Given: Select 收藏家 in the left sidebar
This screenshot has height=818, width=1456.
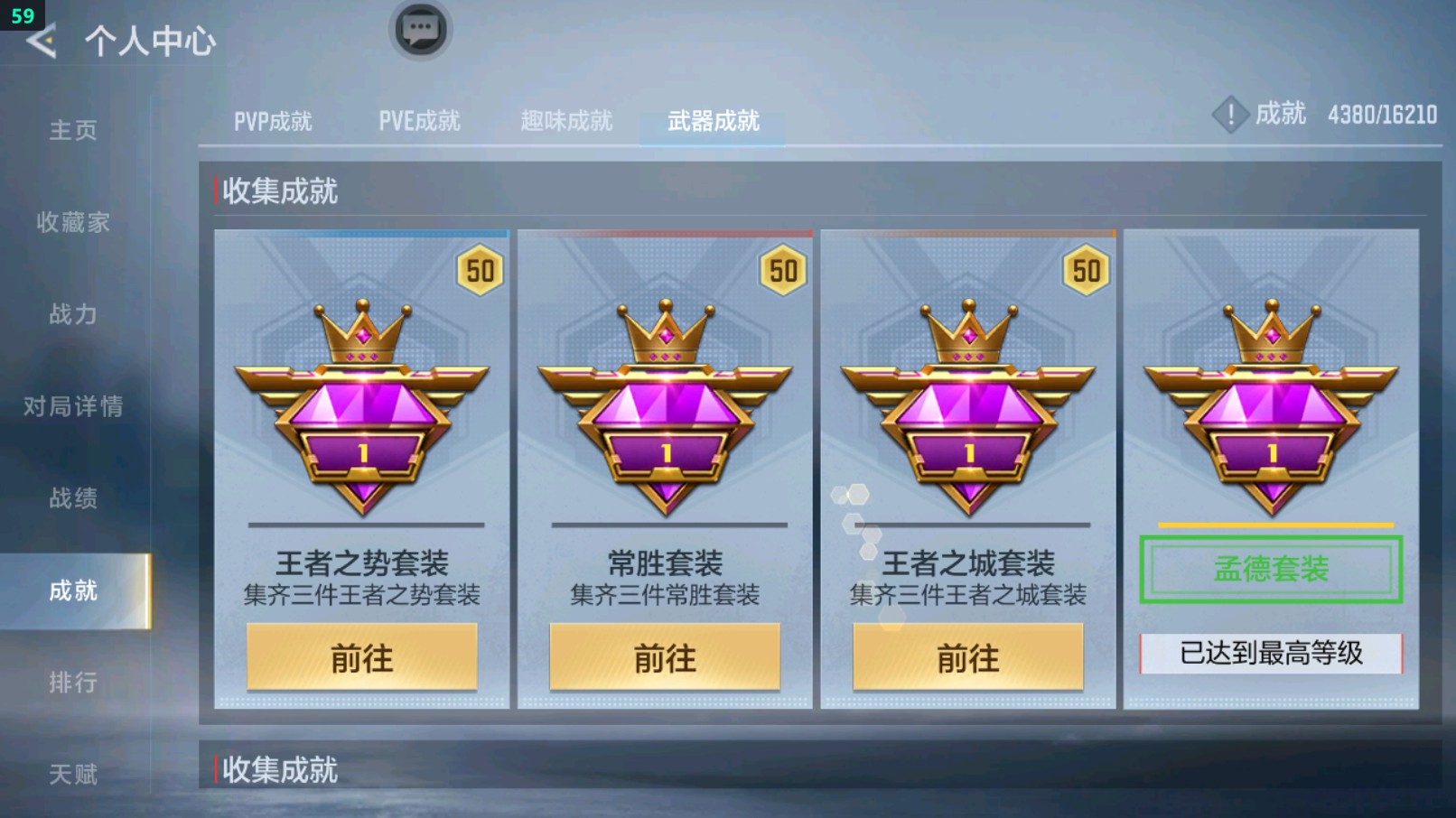Looking at the screenshot, I should tap(72, 223).
